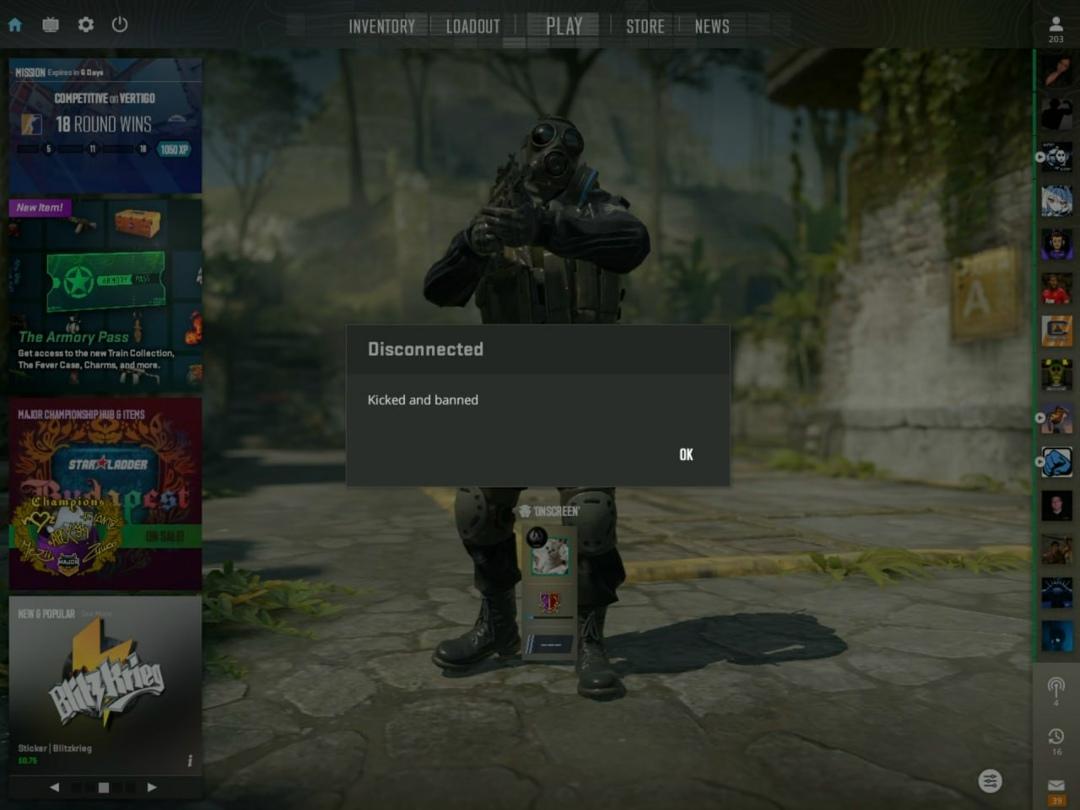1080x810 pixels.
Task: Go to the News tab
Action: (x=712, y=27)
